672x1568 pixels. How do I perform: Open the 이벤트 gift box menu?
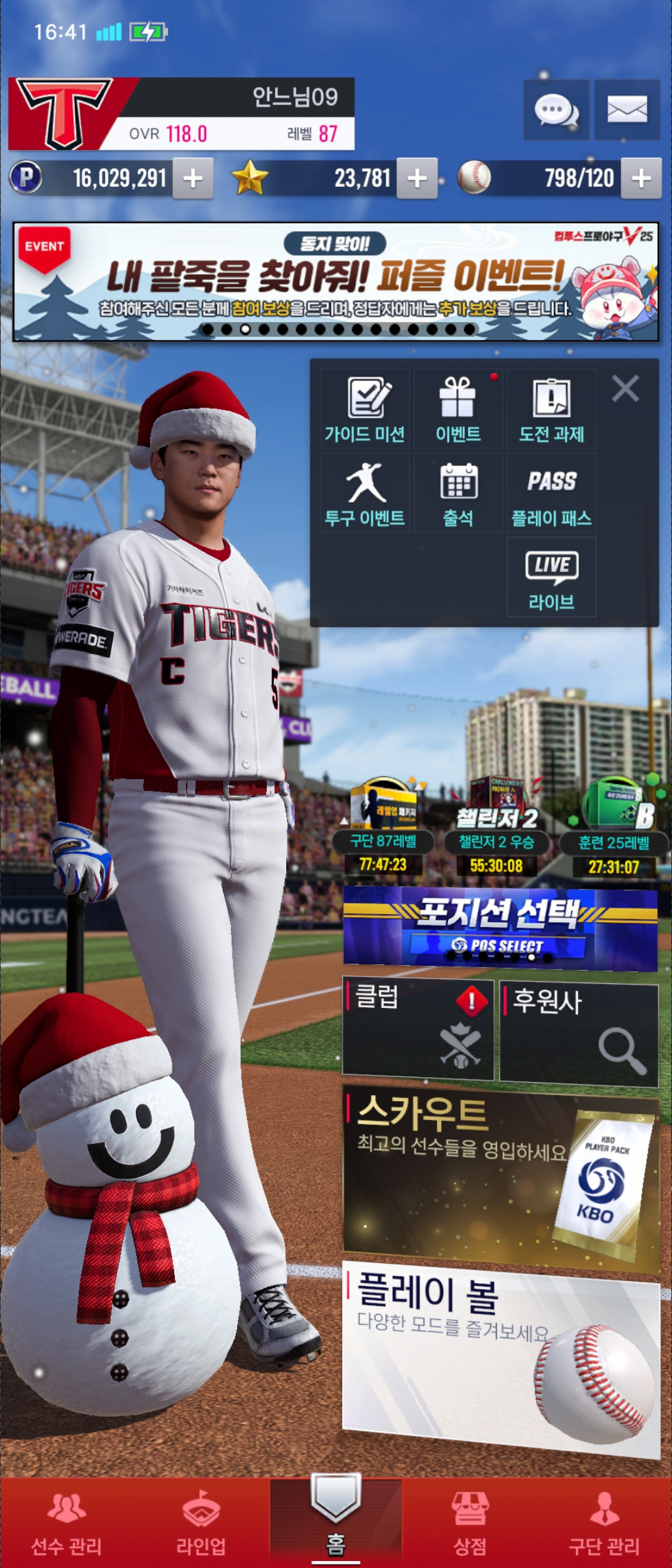pos(458,409)
